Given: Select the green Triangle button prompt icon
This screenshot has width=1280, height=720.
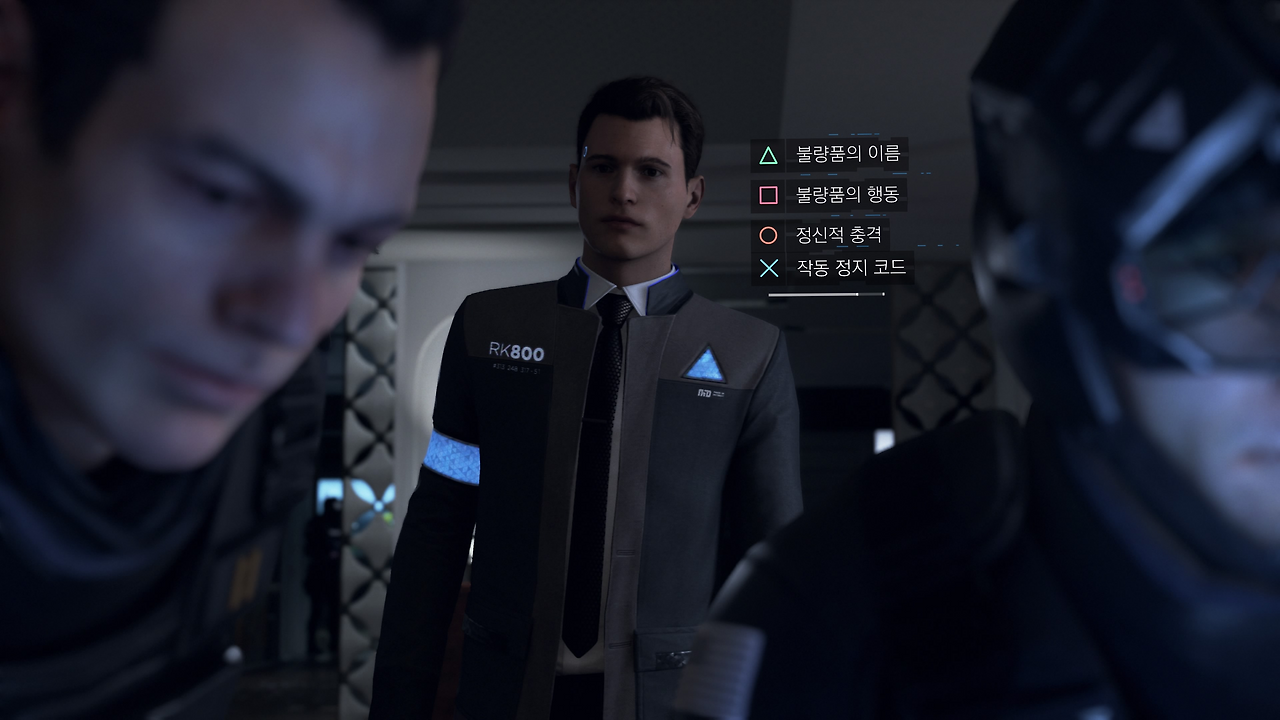Looking at the screenshot, I should (x=767, y=155).
